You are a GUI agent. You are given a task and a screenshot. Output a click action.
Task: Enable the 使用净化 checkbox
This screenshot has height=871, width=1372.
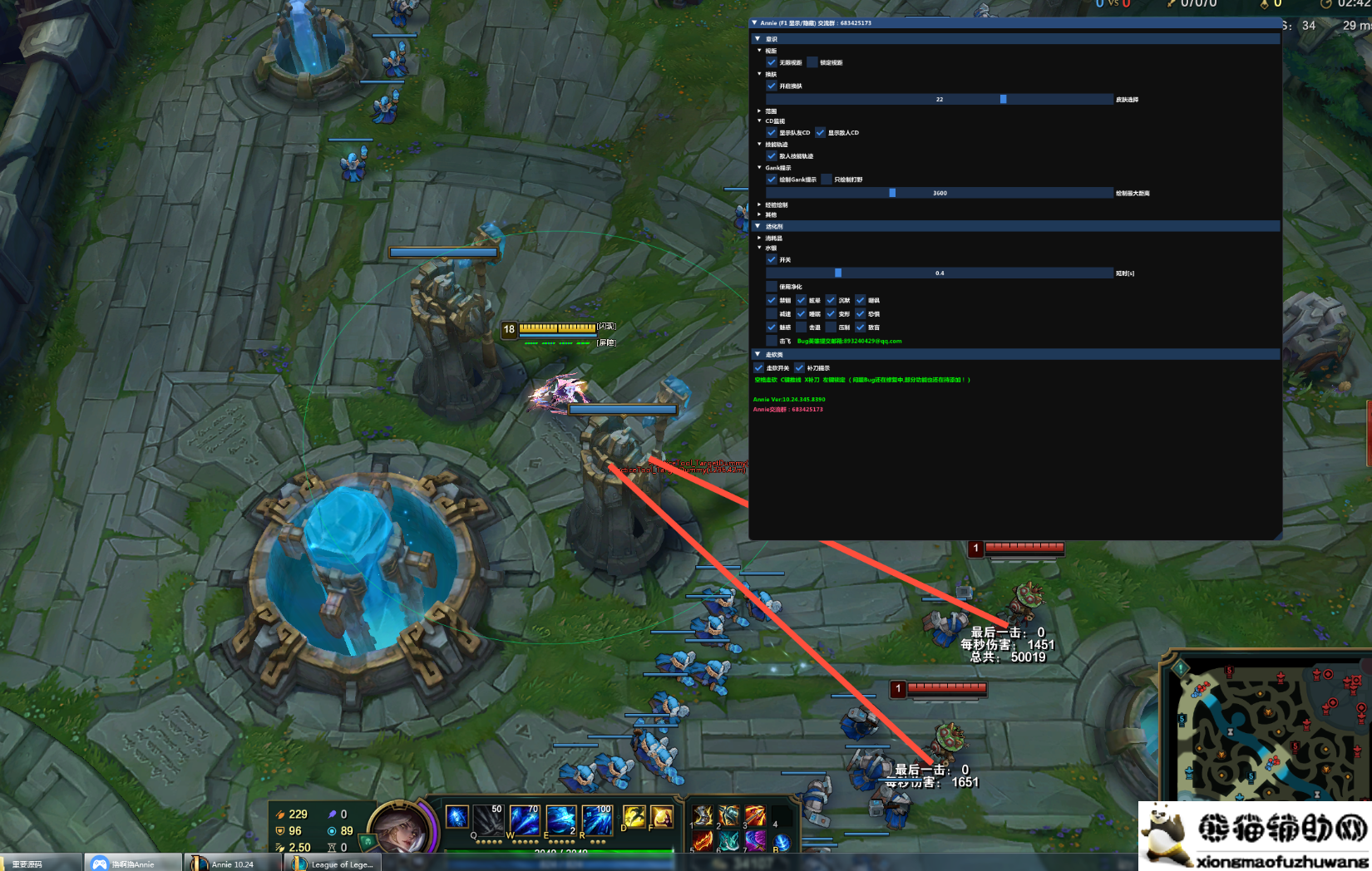click(772, 286)
